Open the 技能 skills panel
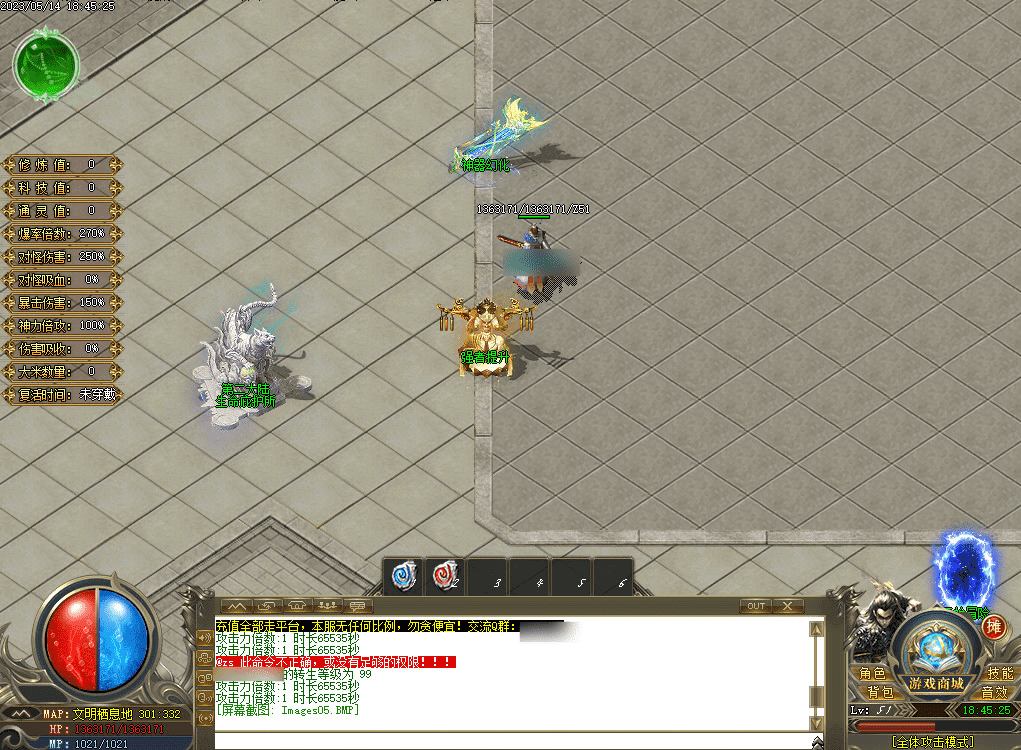The height and width of the screenshot is (750, 1021). (1000, 674)
